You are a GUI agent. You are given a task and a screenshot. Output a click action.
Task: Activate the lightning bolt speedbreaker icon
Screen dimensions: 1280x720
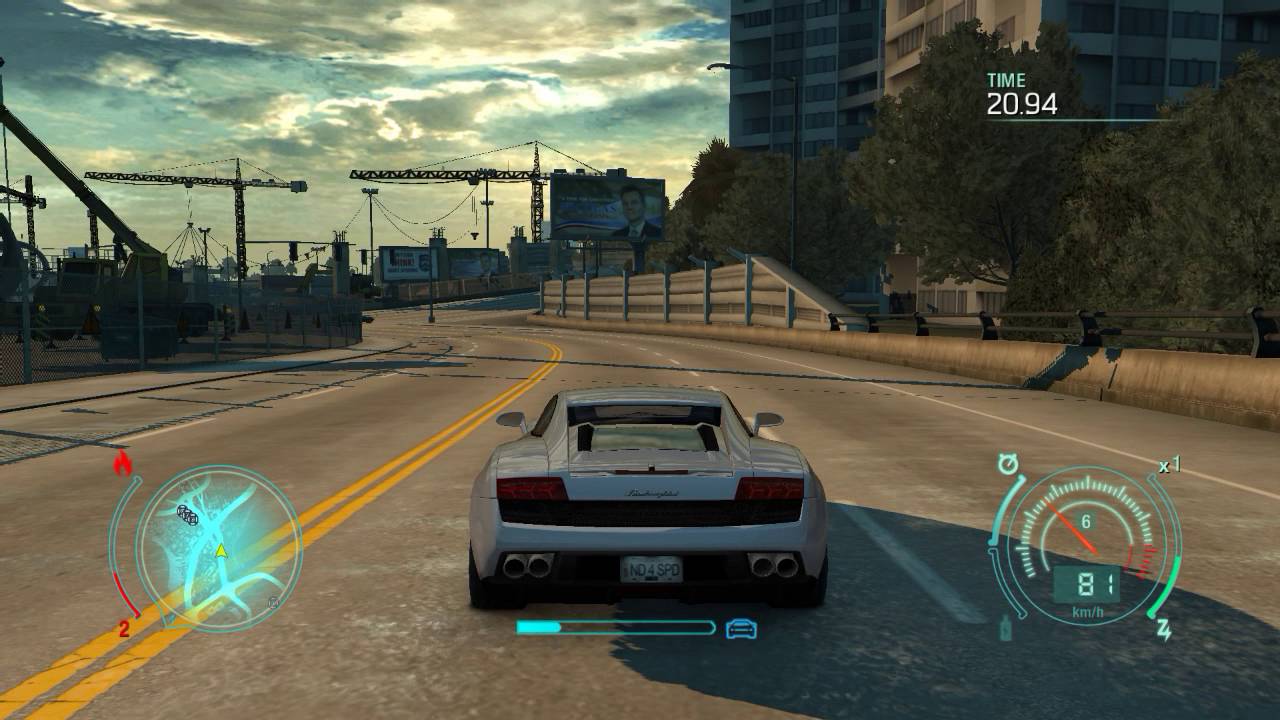1164,629
